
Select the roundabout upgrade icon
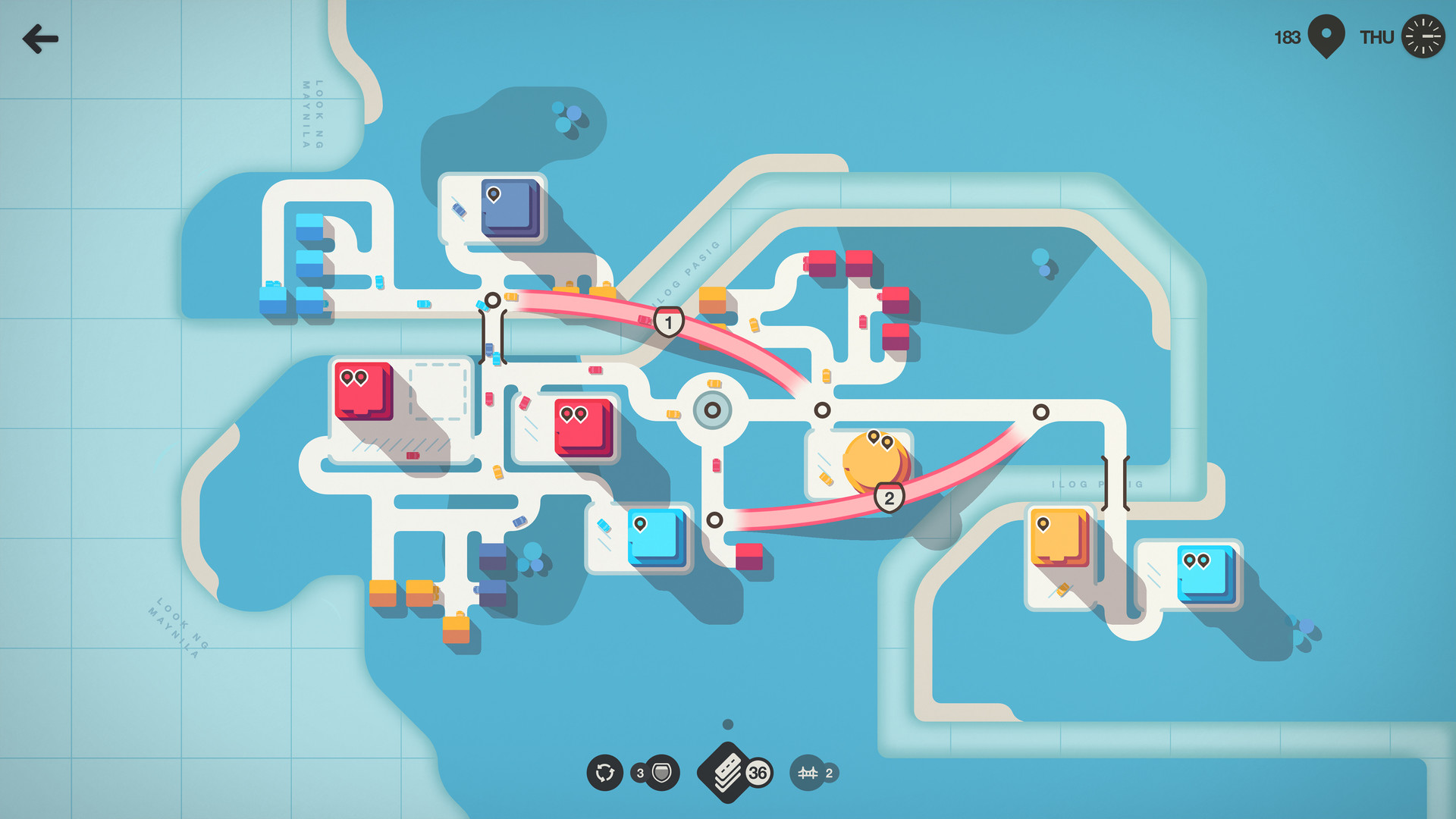tap(604, 773)
